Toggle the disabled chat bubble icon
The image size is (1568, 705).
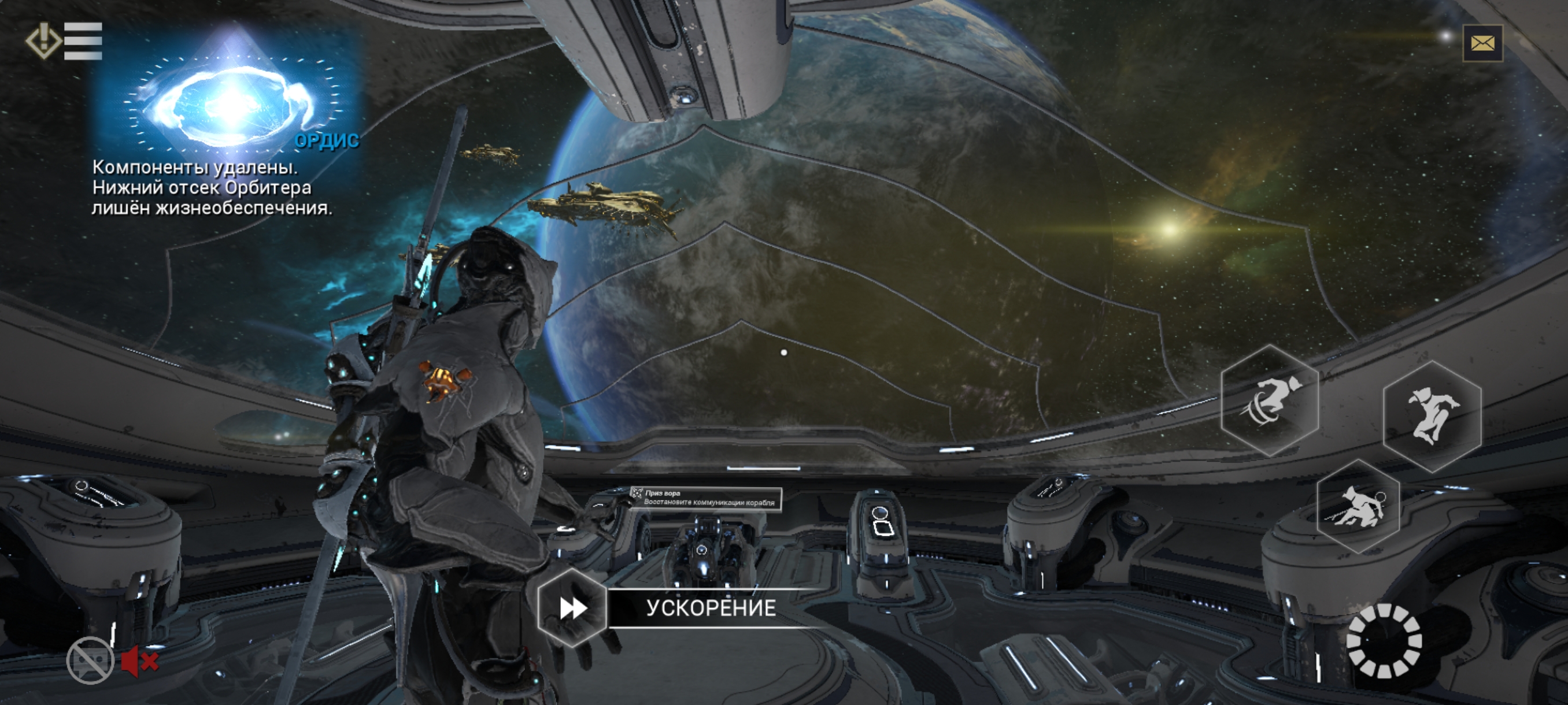point(90,661)
